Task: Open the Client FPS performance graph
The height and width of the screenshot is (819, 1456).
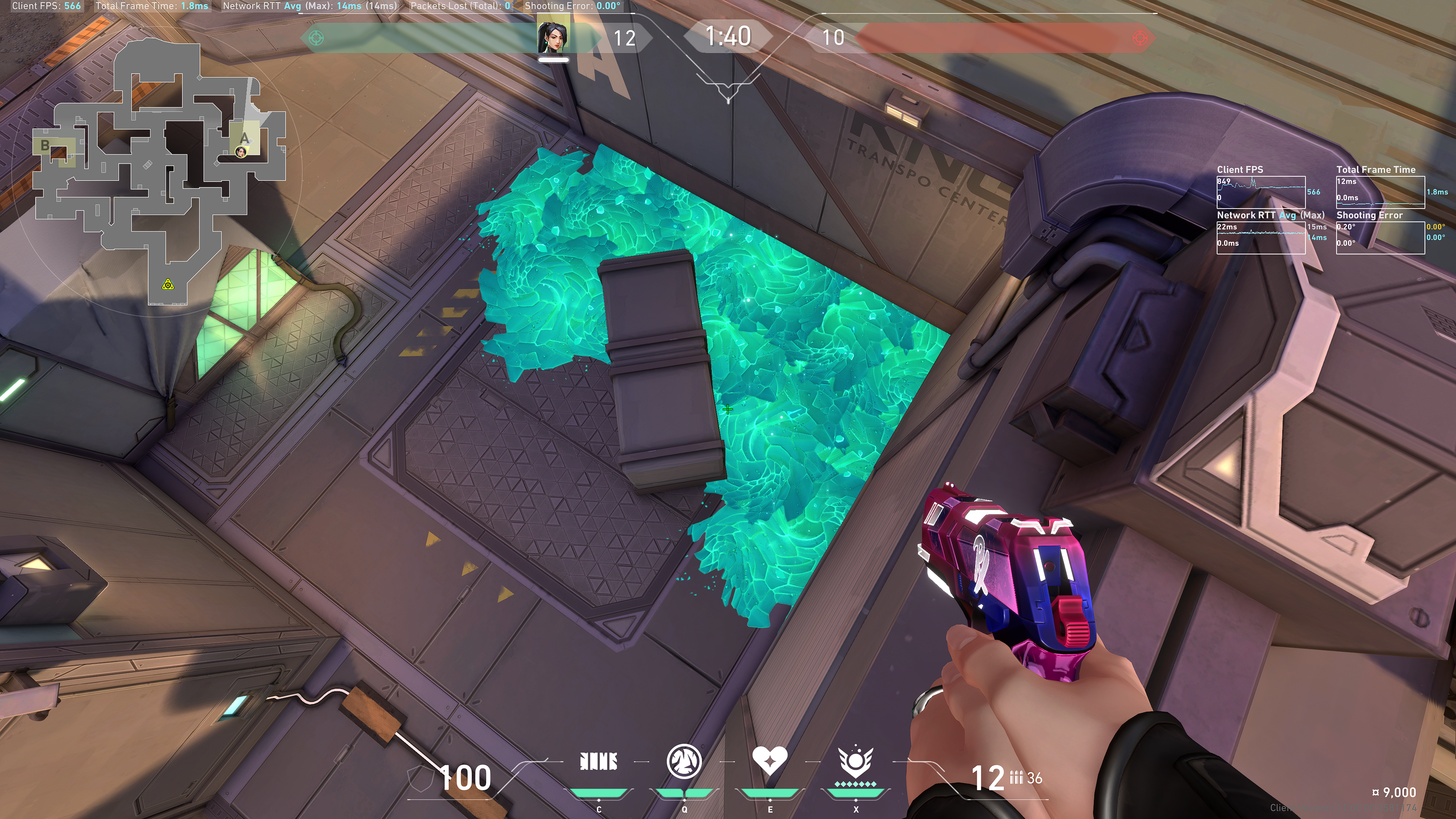Action: click(1260, 191)
